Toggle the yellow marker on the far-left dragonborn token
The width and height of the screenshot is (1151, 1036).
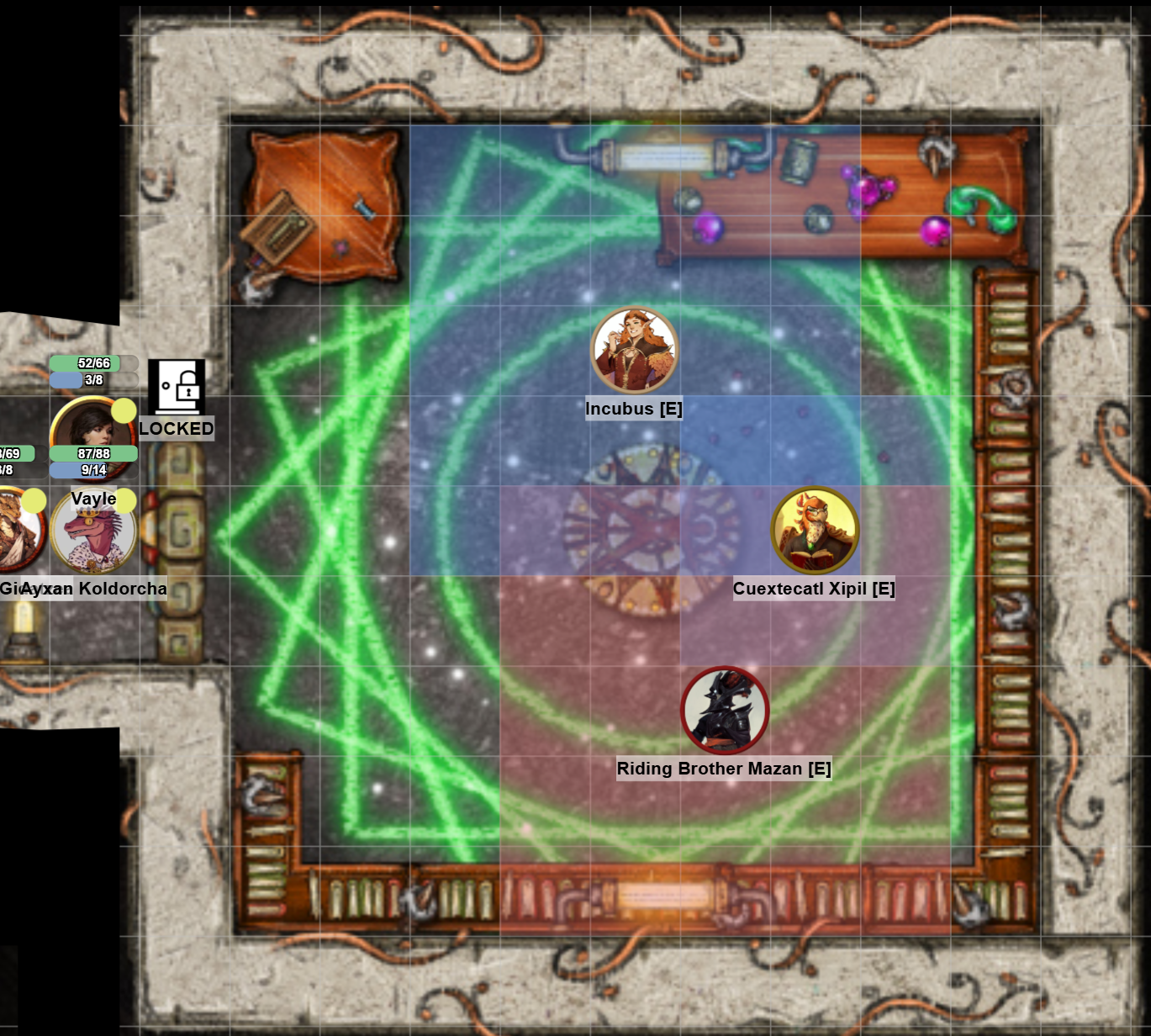tap(32, 500)
